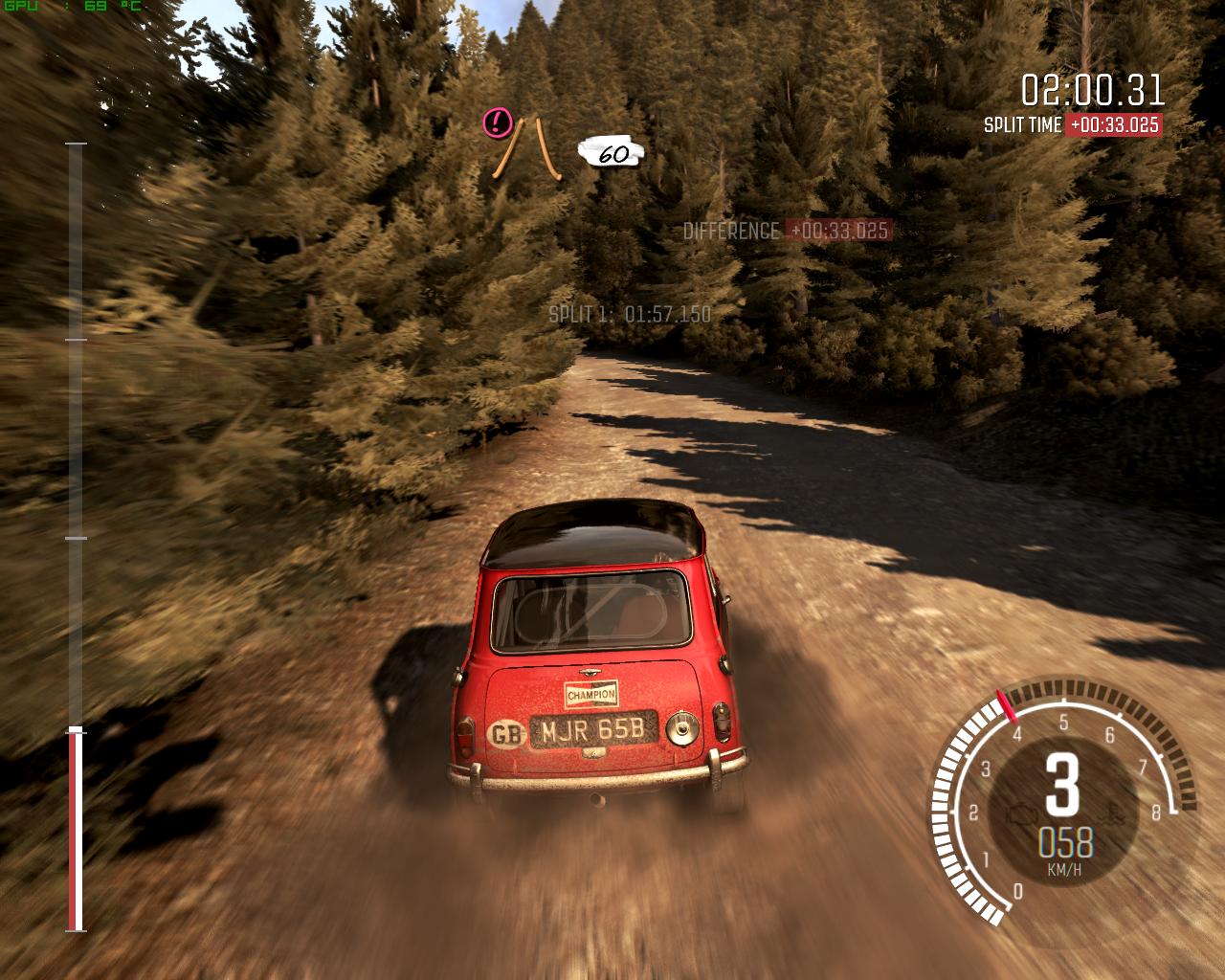Toggle the SPLIT TIME display
The width and height of the screenshot is (1225, 980).
pos(1069,124)
